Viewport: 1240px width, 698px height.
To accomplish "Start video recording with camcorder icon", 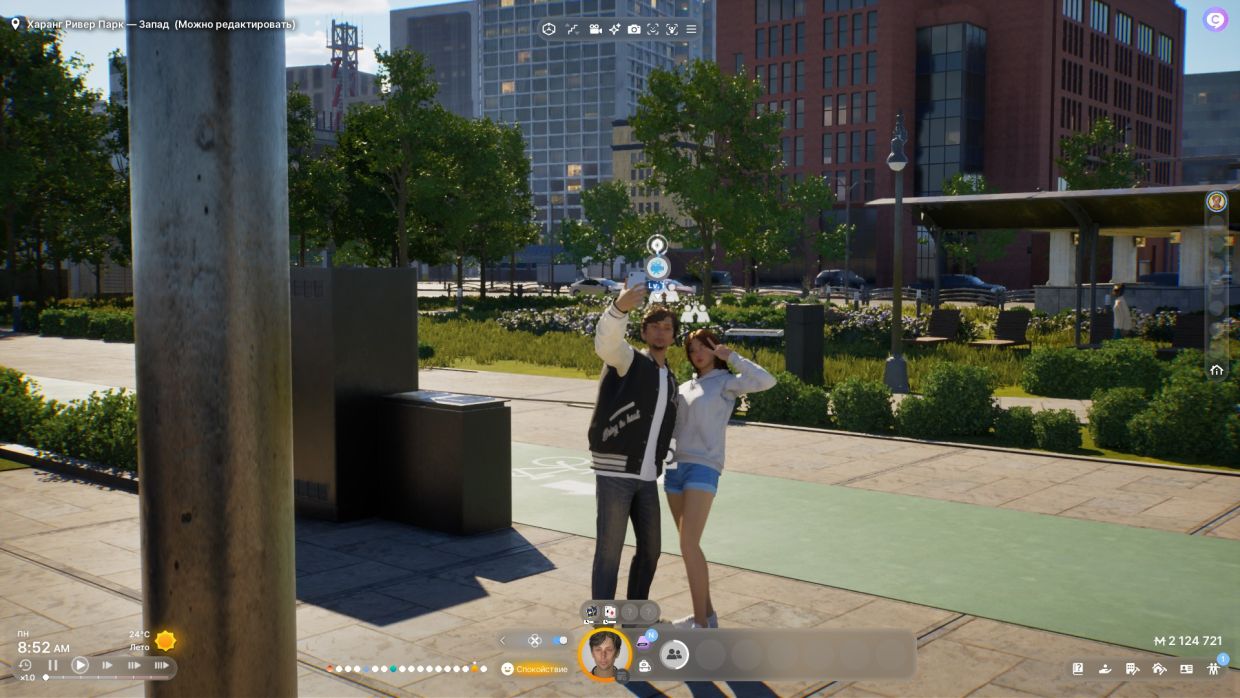I will 596,29.
